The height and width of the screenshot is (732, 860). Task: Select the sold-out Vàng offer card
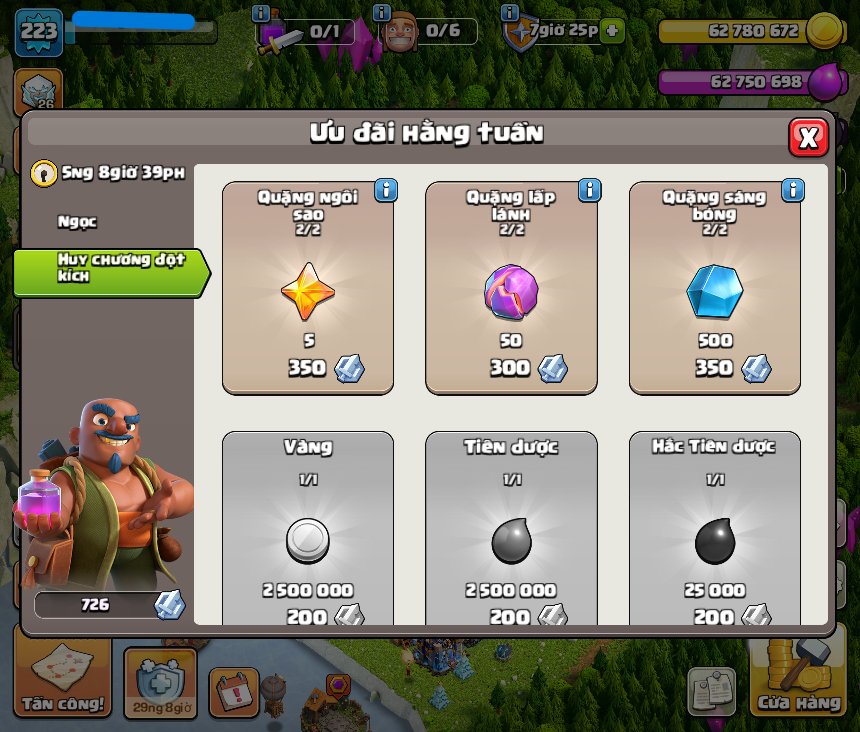[308, 530]
